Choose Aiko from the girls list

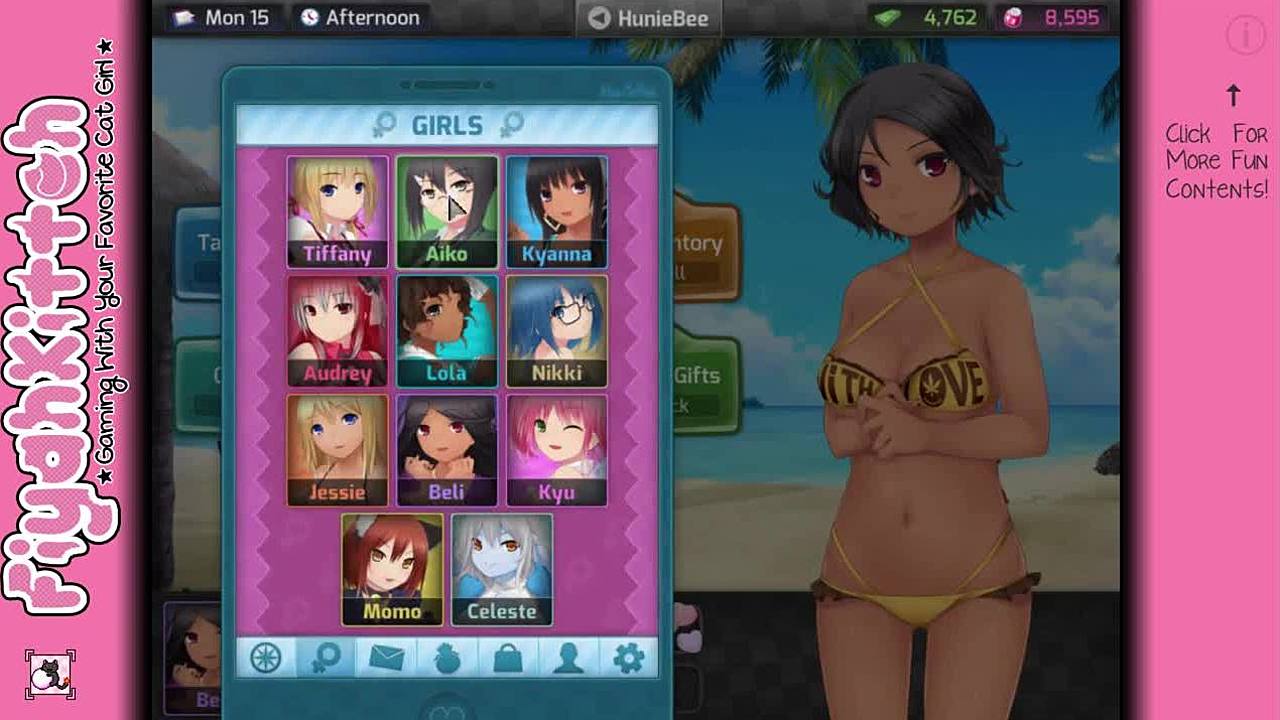[x=446, y=212]
